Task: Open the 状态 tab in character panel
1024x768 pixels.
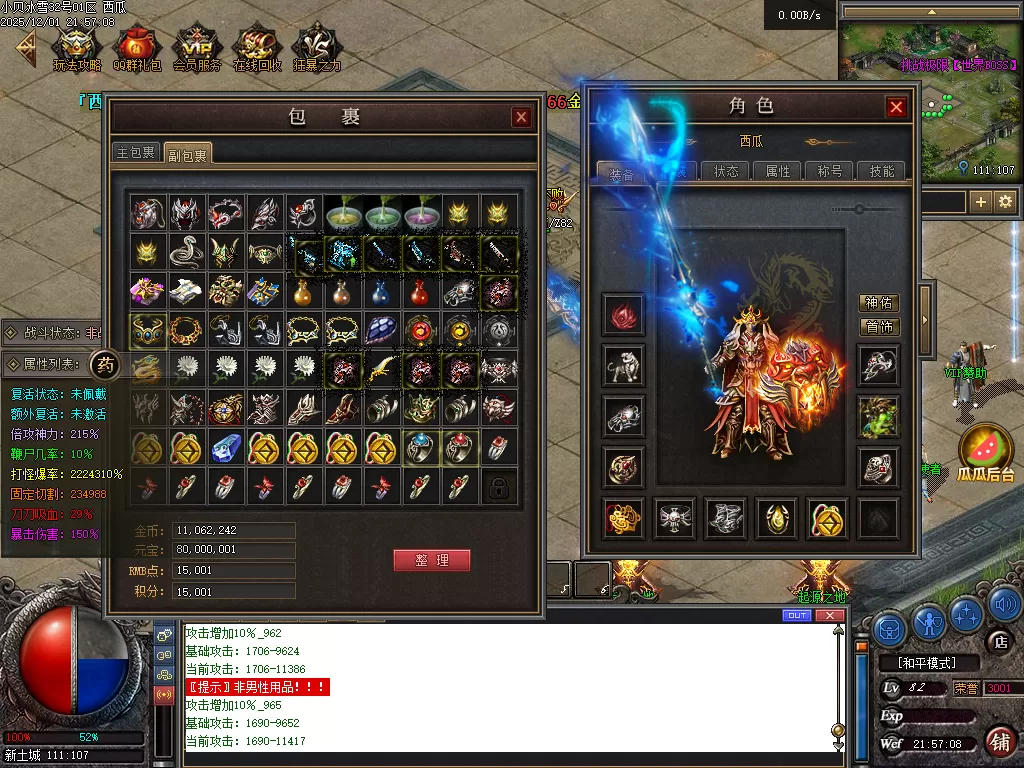Action: [x=726, y=171]
